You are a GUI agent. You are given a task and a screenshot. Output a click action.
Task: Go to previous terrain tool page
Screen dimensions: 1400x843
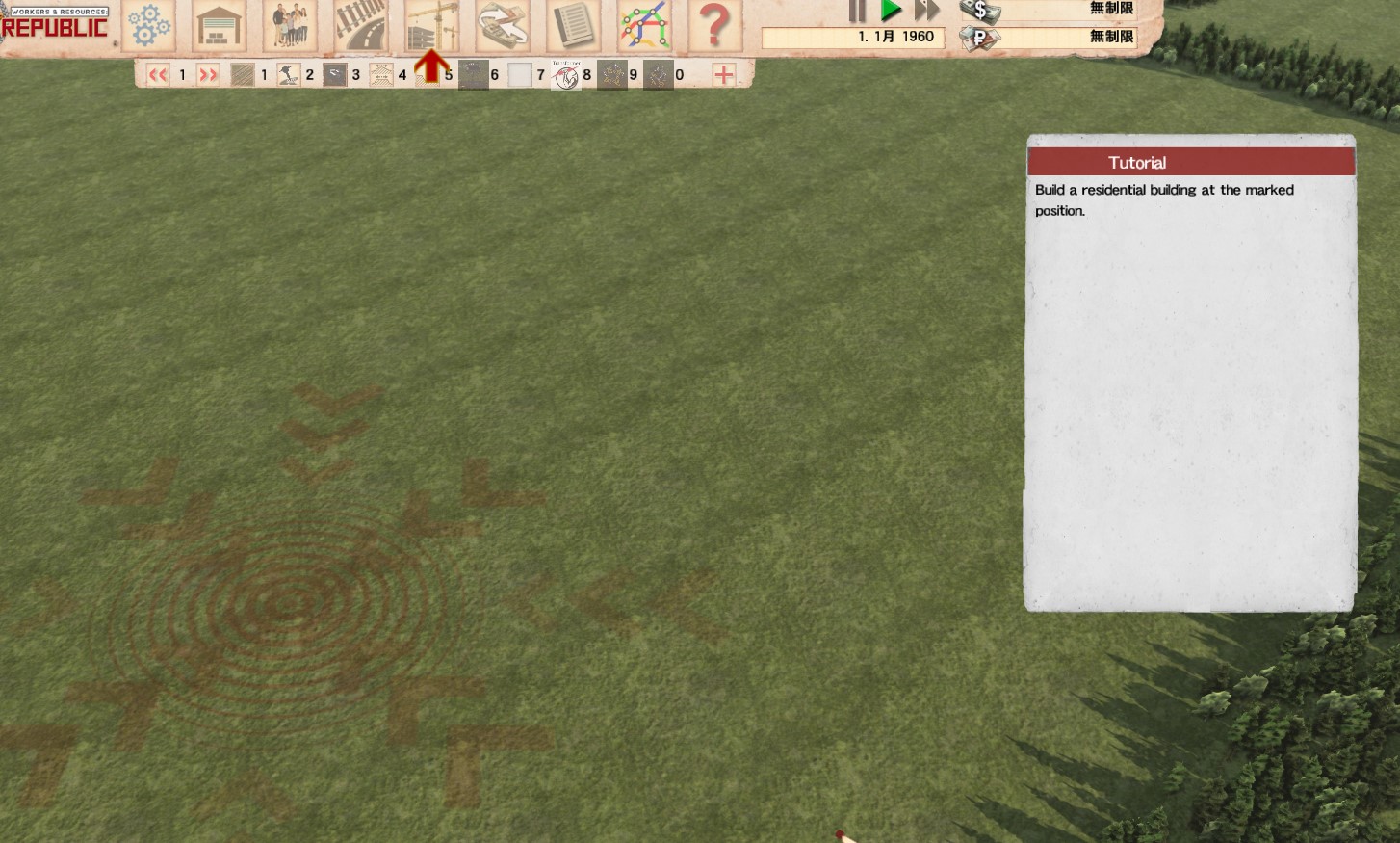coord(158,75)
